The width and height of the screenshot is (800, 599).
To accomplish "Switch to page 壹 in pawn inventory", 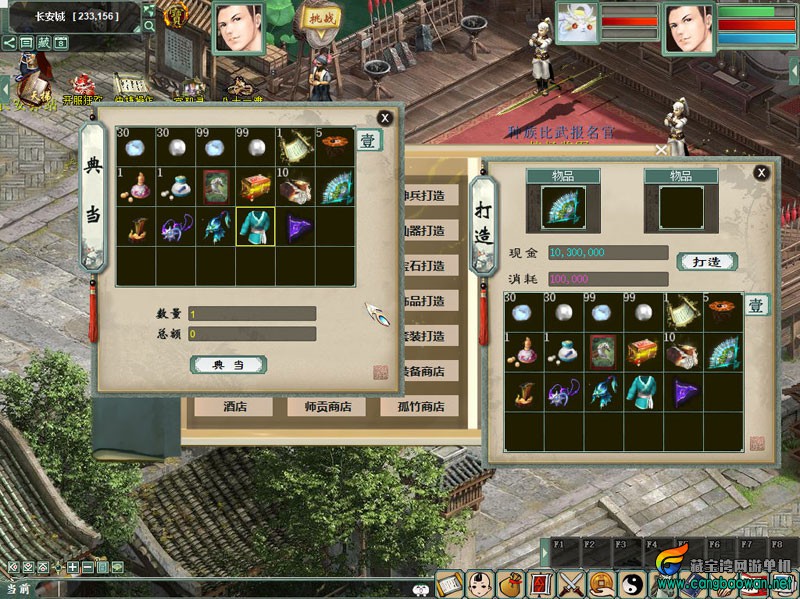I will point(369,141).
